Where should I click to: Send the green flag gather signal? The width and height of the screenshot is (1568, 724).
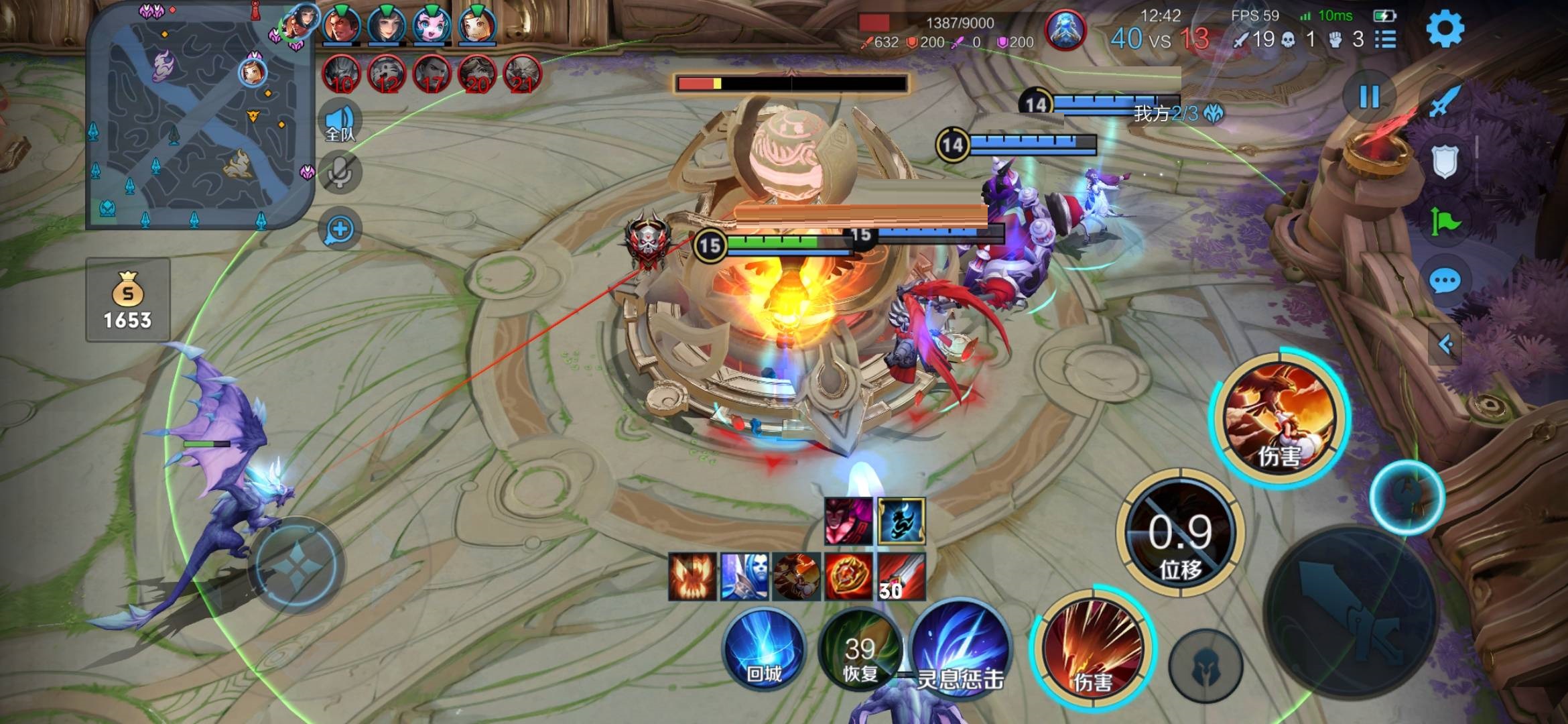(x=1445, y=221)
